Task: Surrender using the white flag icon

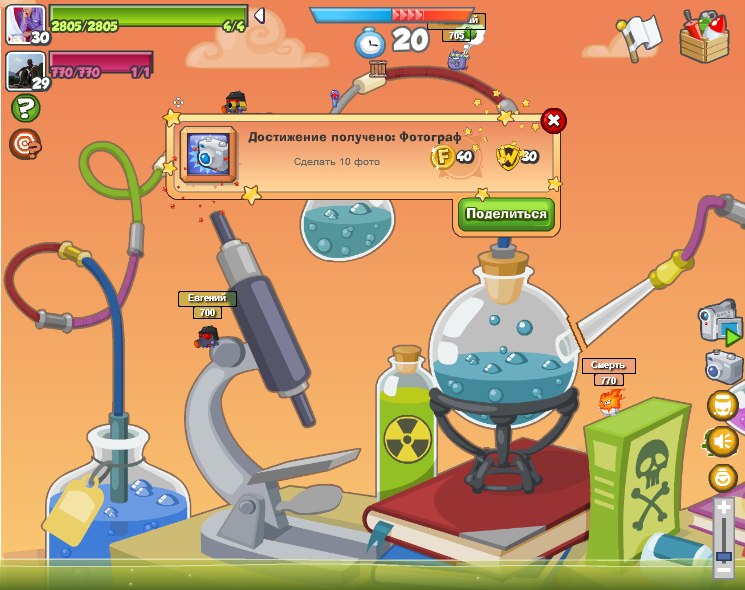Action: (637, 37)
